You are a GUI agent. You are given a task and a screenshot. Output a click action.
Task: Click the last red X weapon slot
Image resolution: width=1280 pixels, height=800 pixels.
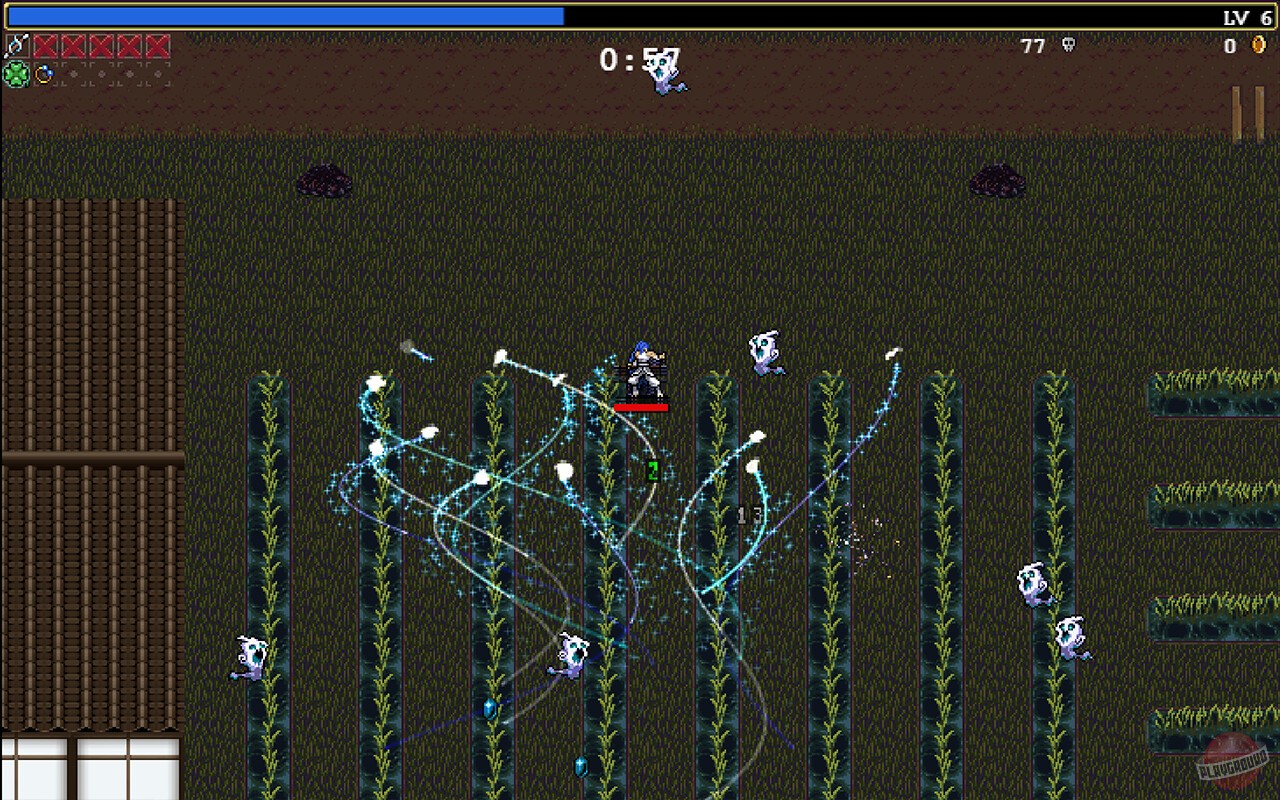[158, 45]
